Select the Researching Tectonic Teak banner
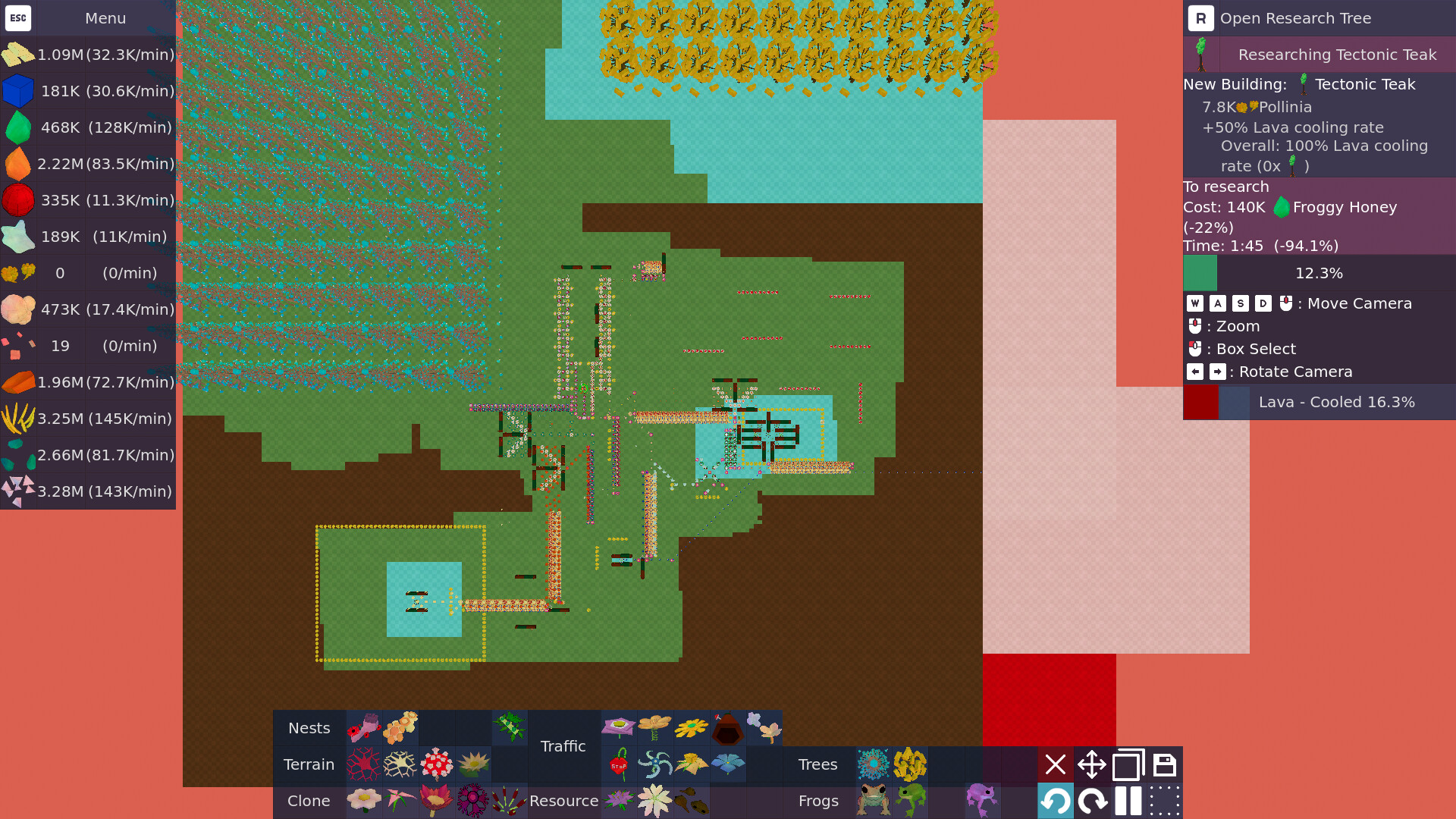Screen dimensions: 1456x819 pyautogui.click(x=1319, y=55)
